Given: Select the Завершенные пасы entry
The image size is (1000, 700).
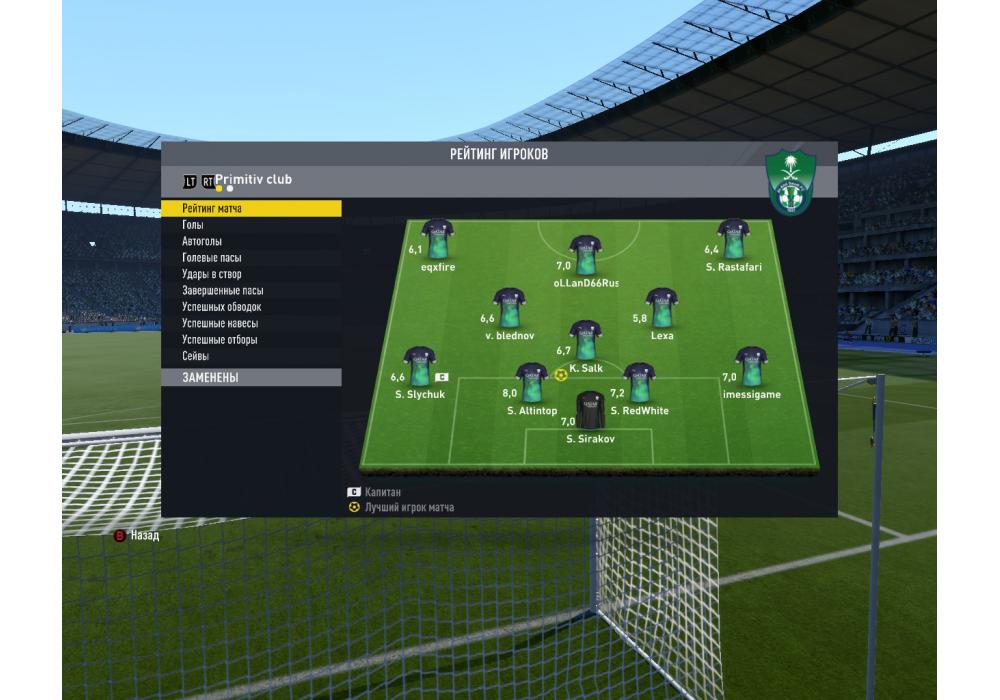Looking at the screenshot, I should 222,291.
